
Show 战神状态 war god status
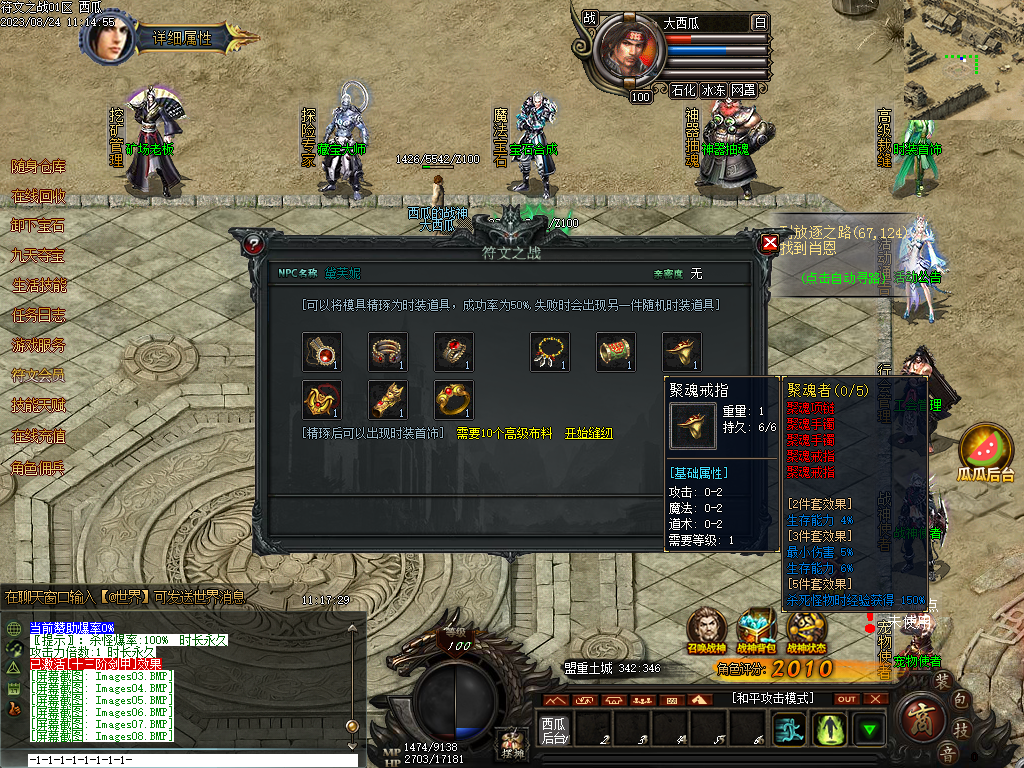click(806, 628)
